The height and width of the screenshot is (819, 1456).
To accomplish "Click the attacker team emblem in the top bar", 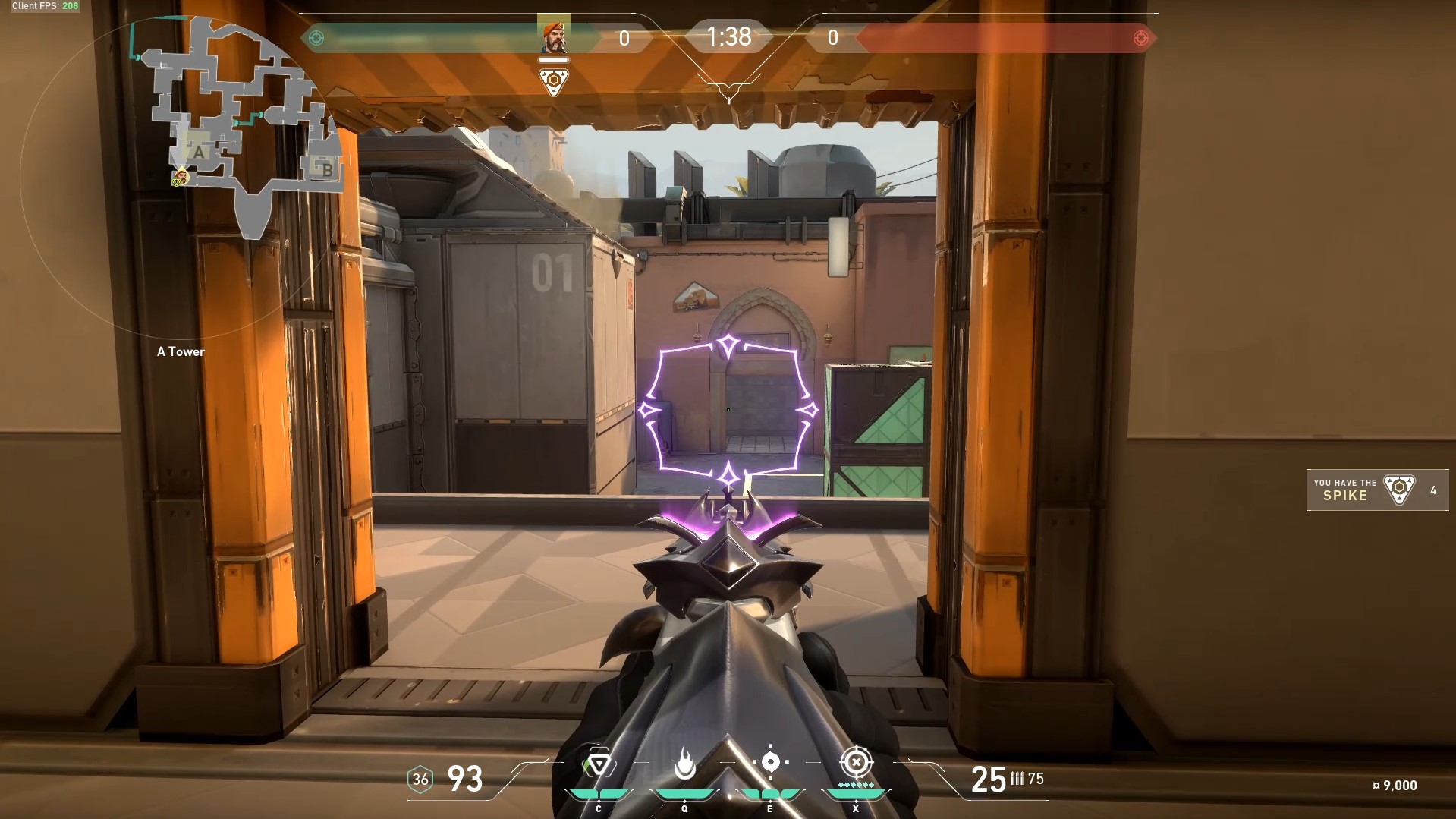I will coord(317,38).
